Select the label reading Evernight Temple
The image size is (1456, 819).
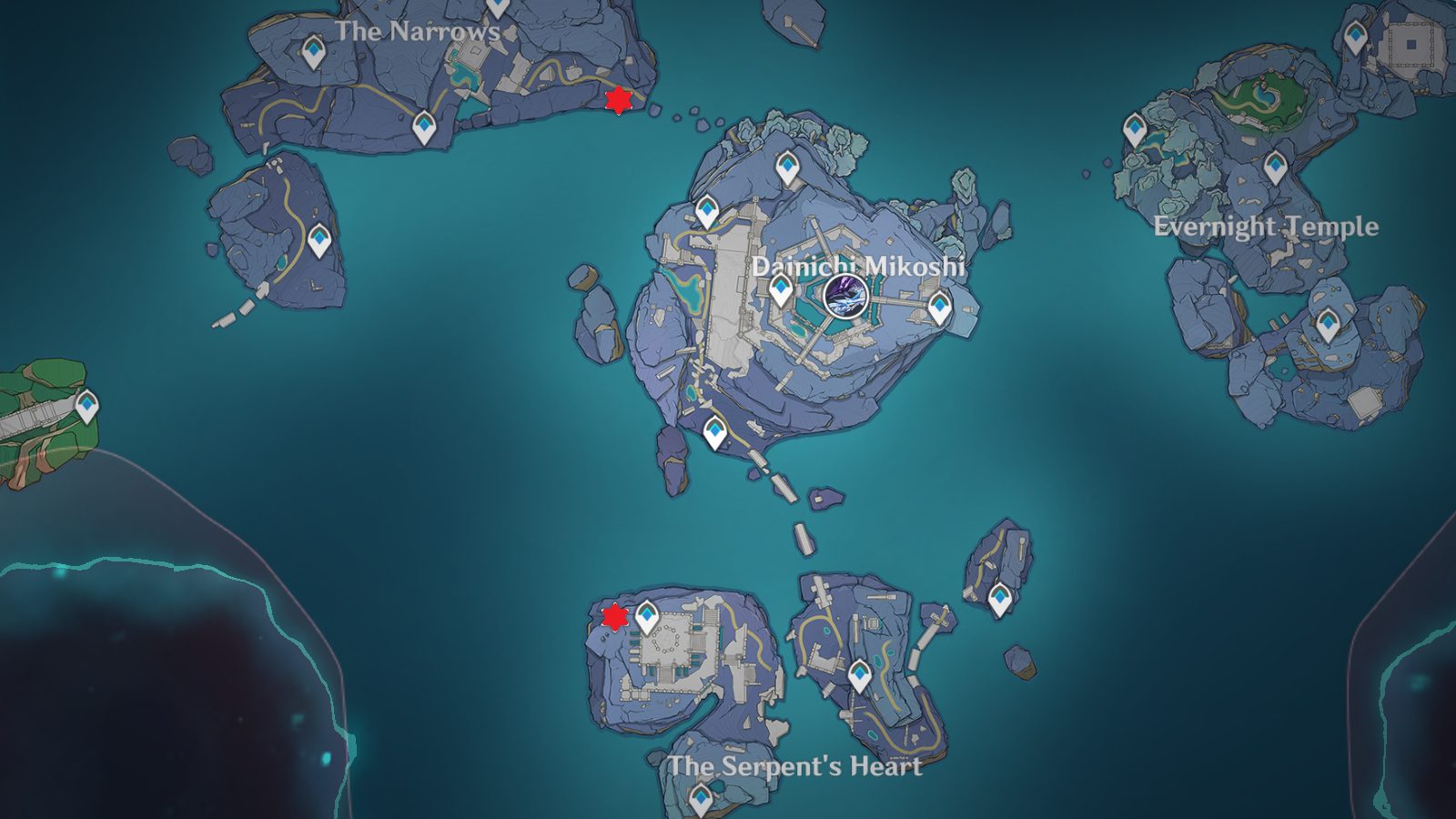click(1265, 227)
